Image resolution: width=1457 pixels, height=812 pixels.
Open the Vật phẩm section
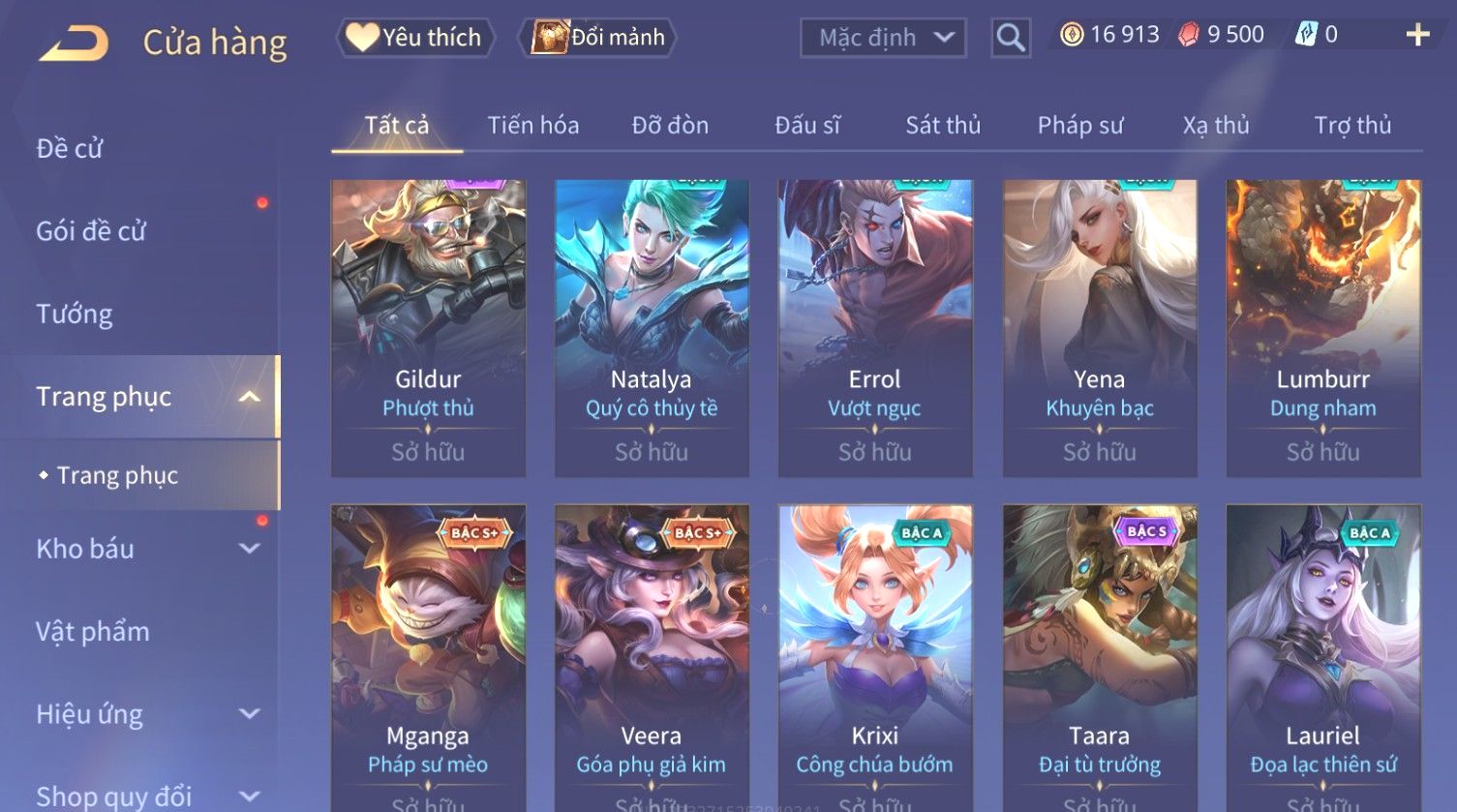pos(93,632)
